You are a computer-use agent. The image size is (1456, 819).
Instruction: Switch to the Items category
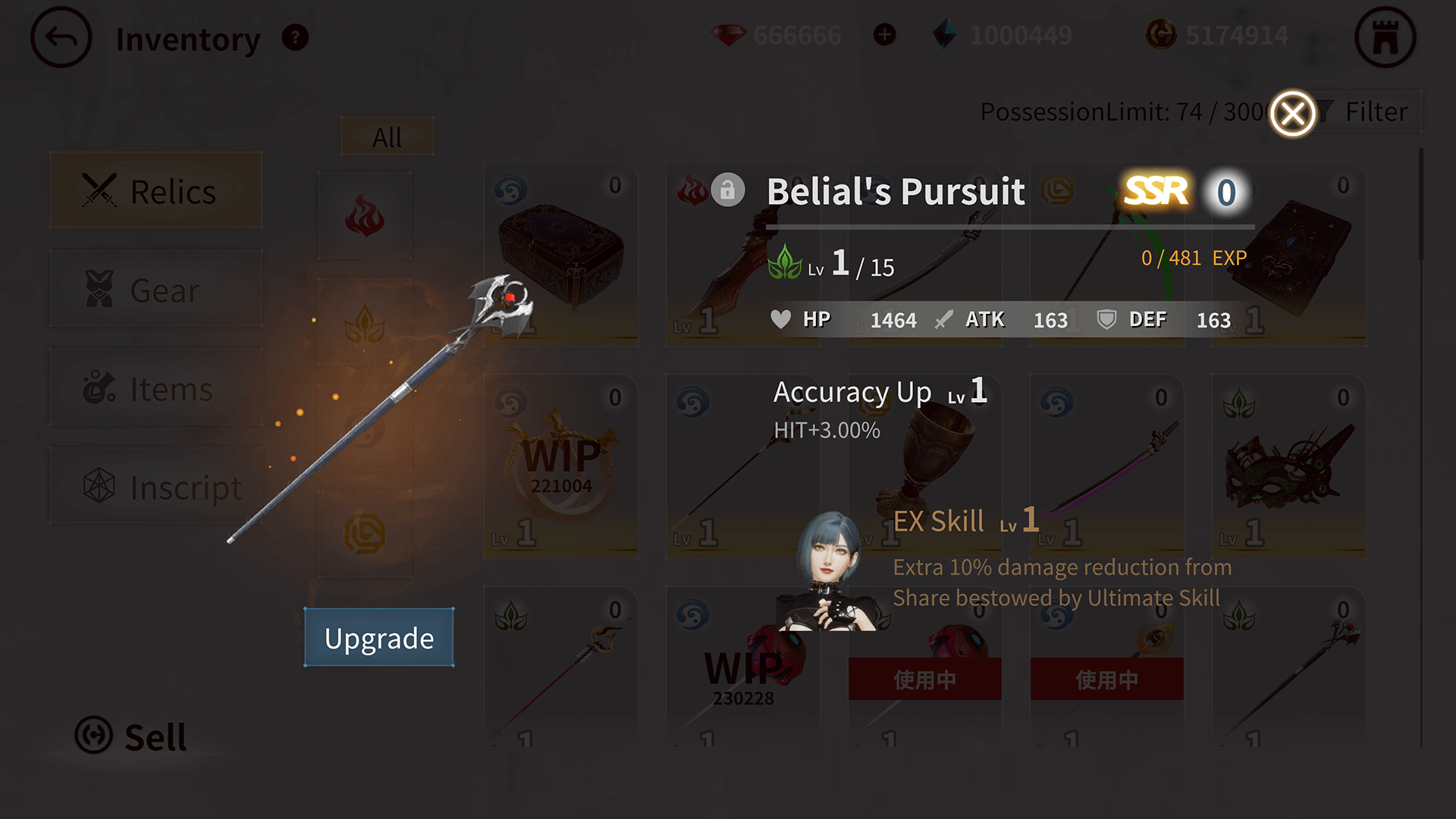(156, 388)
